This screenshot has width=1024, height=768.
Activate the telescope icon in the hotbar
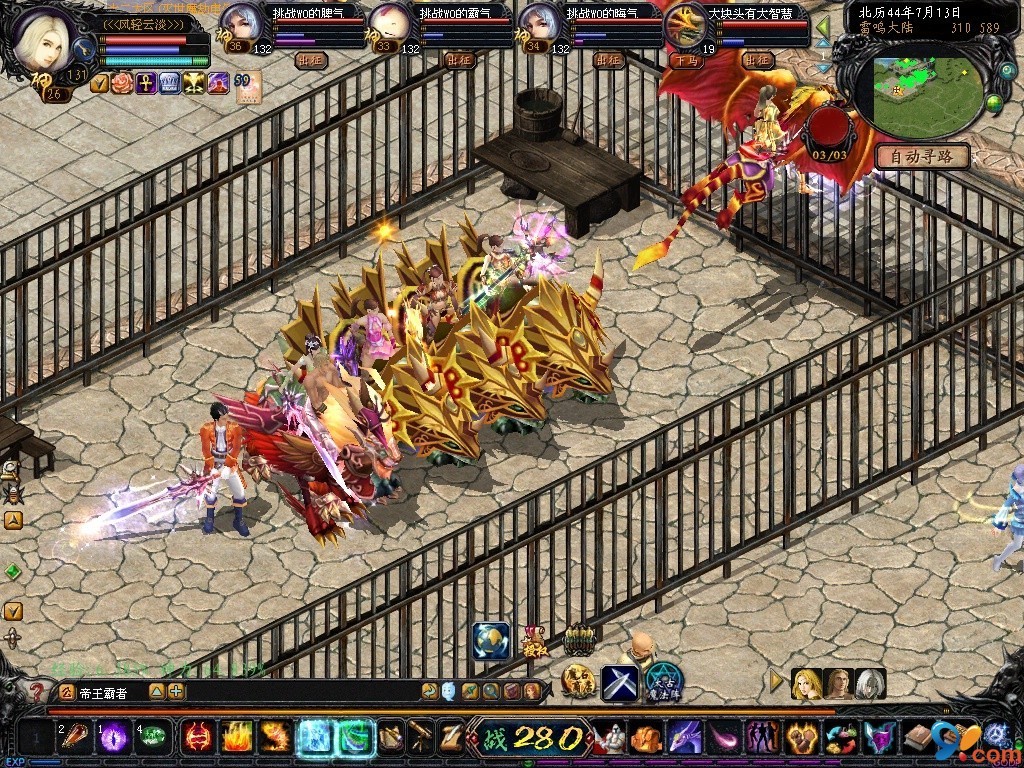click(x=420, y=737)
